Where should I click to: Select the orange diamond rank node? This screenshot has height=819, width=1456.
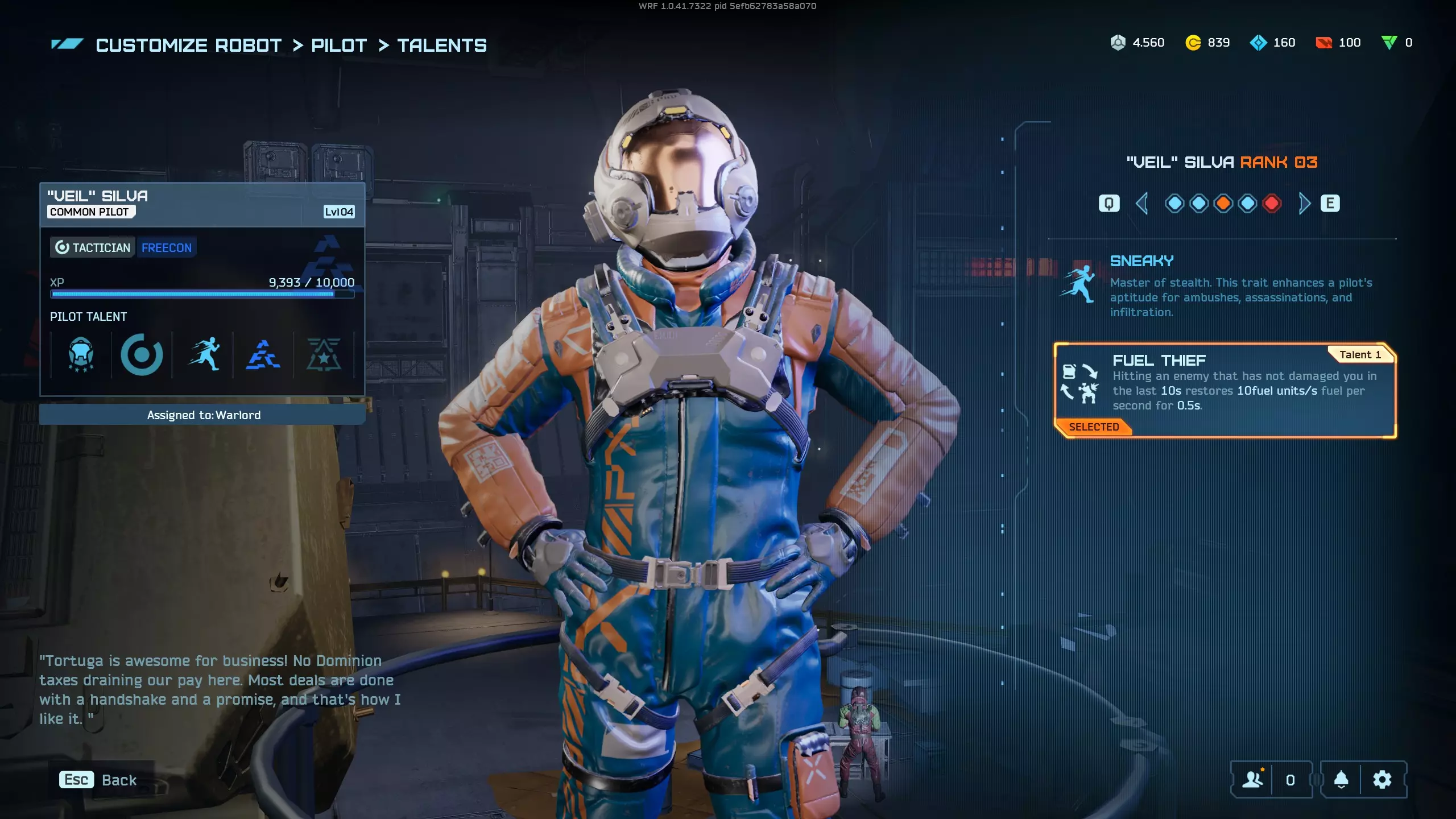point(1223,204)
